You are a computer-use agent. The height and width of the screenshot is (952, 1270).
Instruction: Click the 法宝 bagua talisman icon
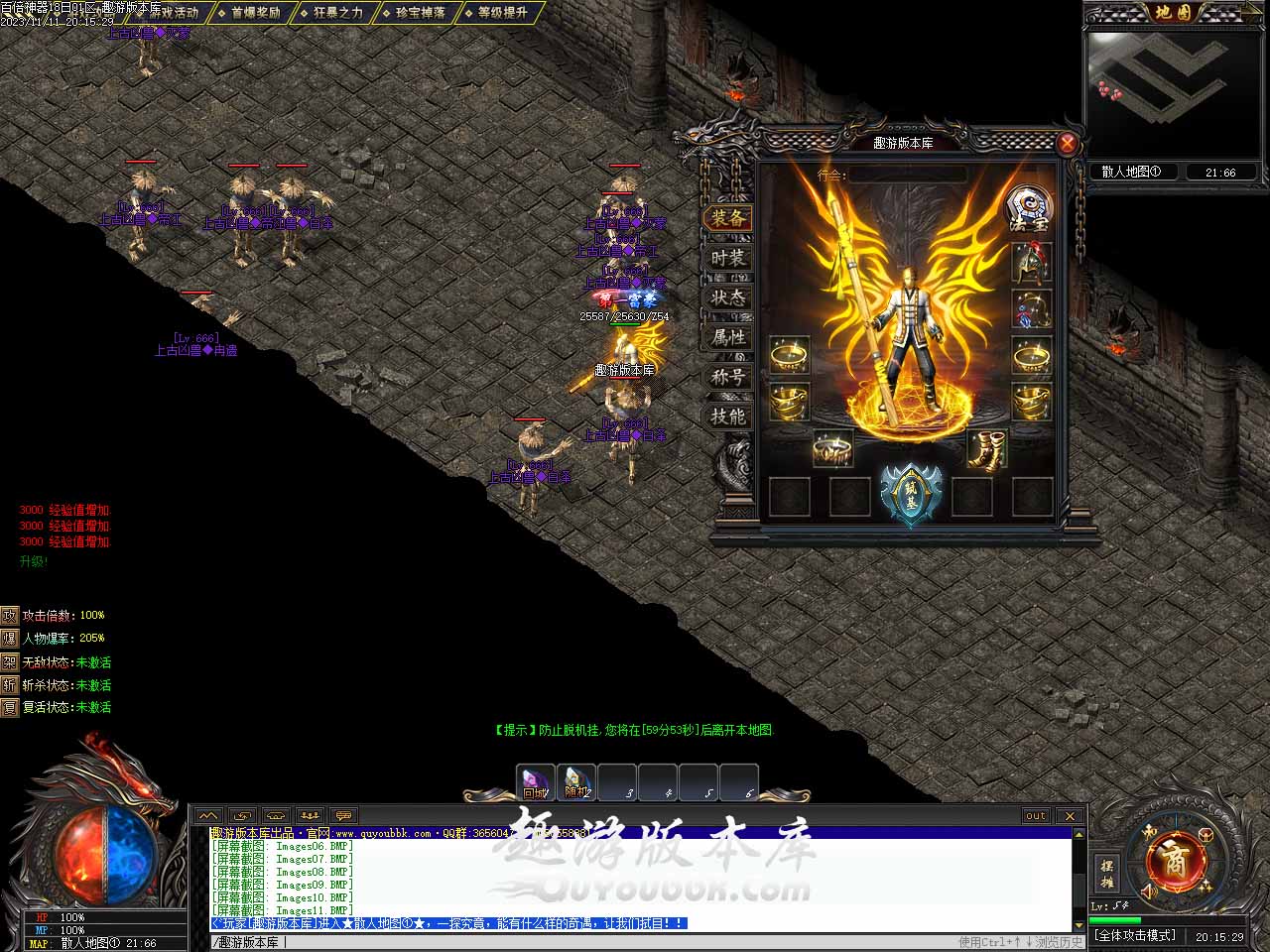[x=1028, y=208]
